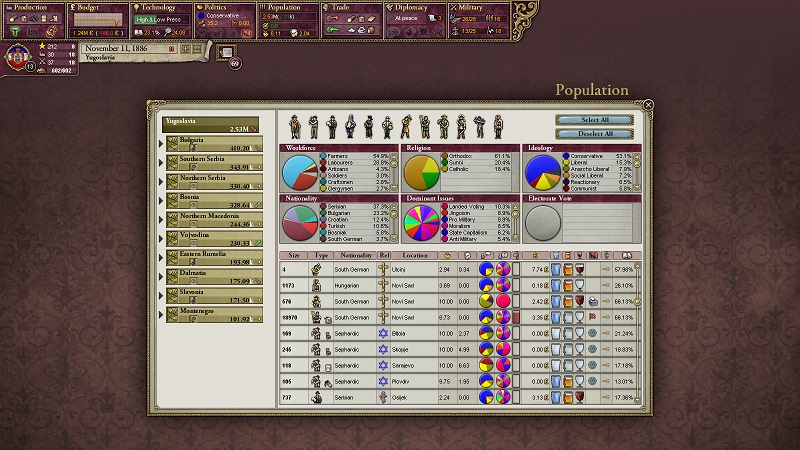
Task: Close the Population window
Action: click(648, 104)
